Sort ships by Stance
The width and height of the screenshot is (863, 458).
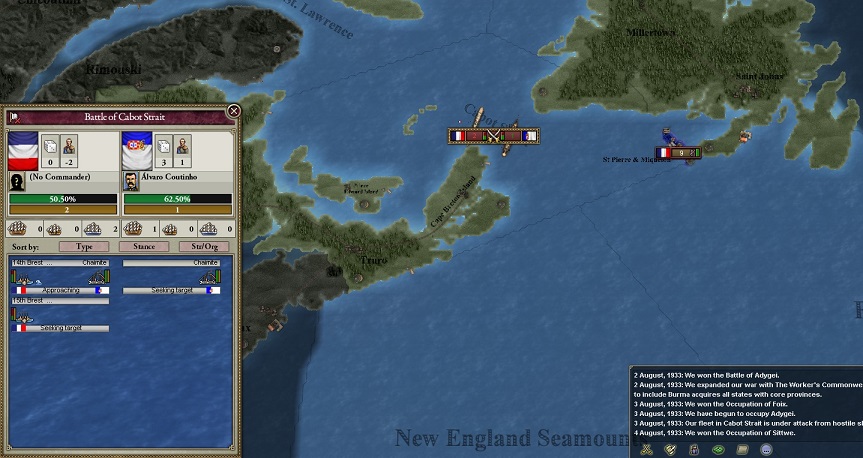[x=144, y=246]
